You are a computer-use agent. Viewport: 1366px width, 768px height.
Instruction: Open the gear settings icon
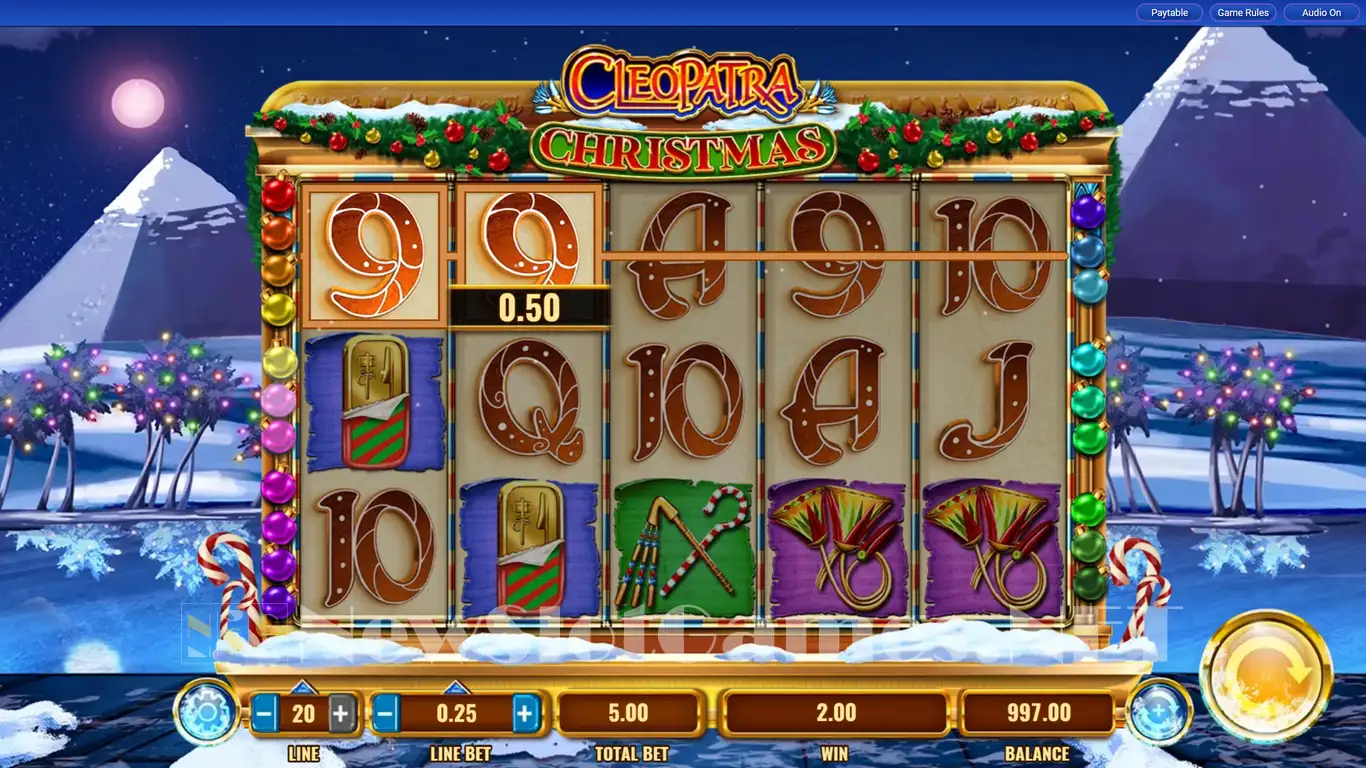pos(206,712)
